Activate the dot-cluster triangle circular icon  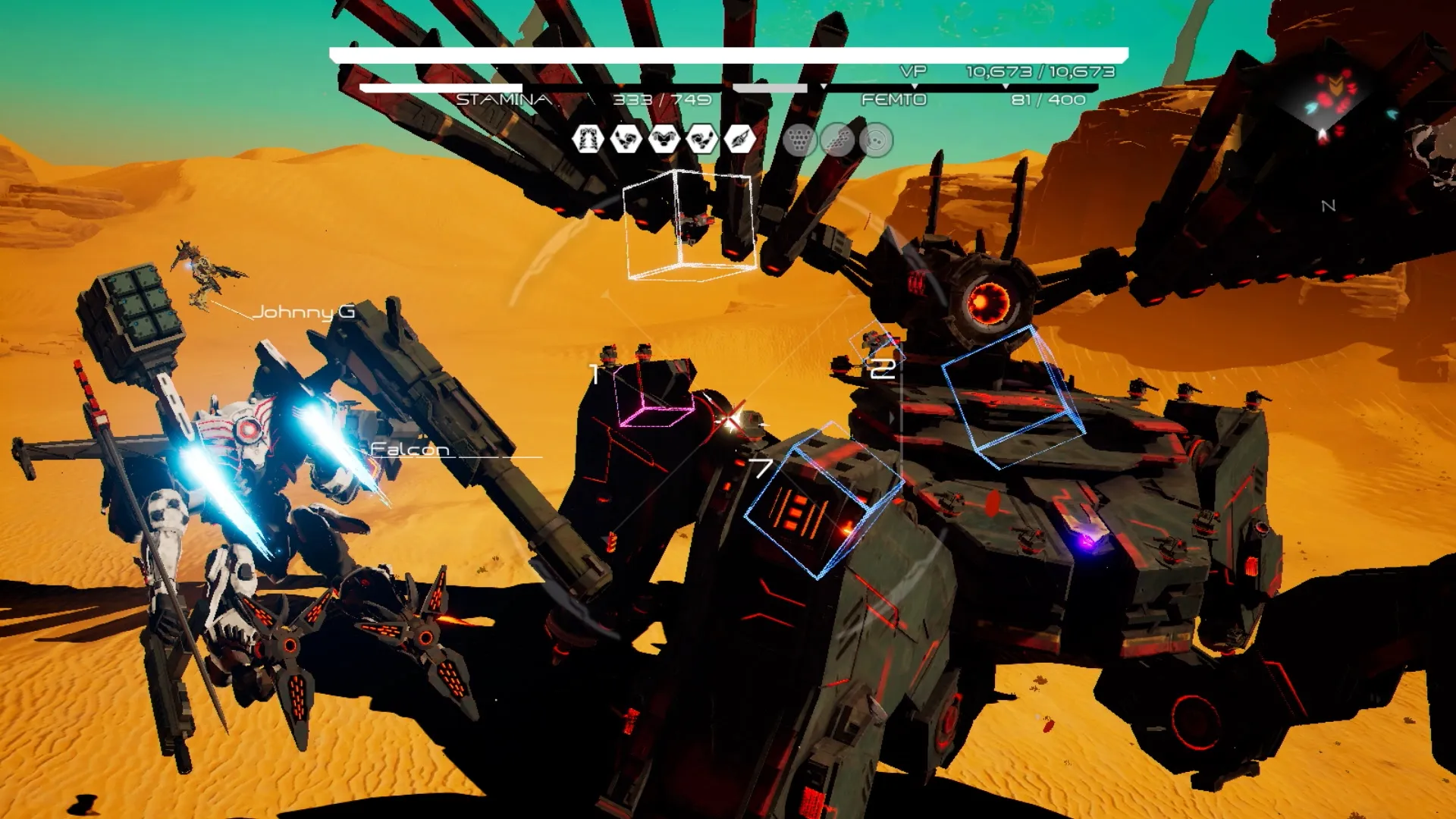coord(799,140)
